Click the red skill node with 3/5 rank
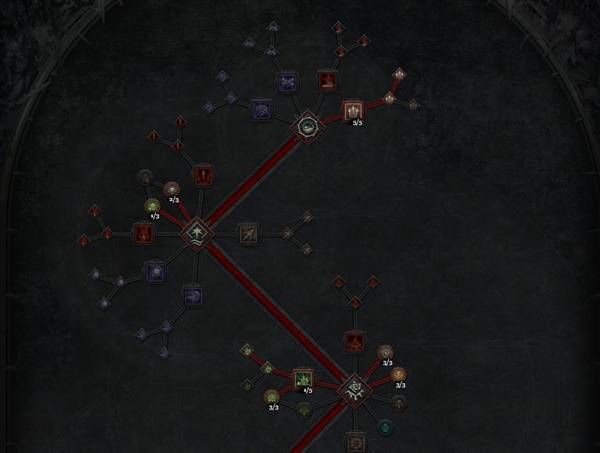 (x=352, y=109)
